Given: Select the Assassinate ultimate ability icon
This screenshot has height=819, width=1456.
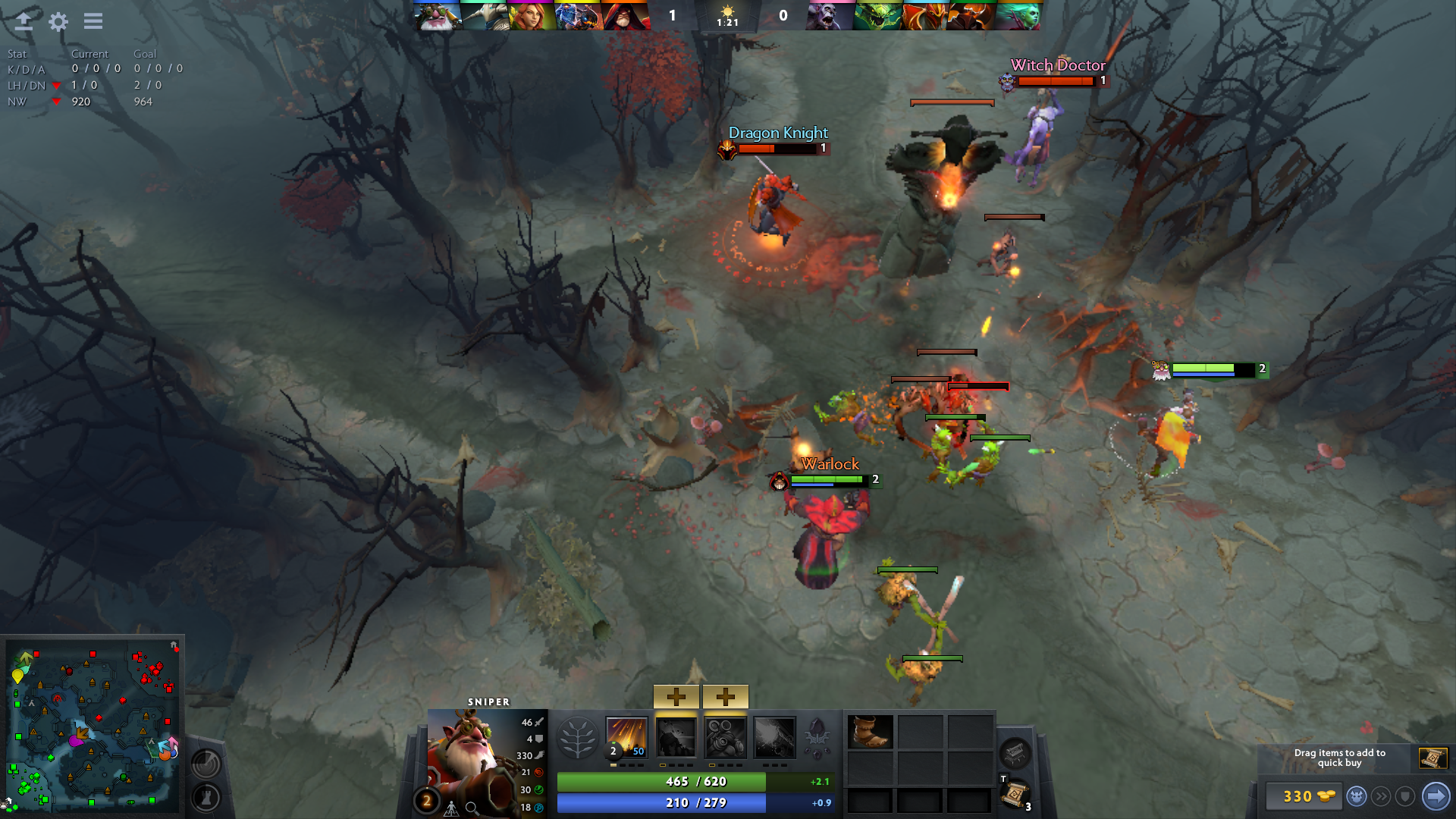Looking at the screenshot, I should [x=774, y=737].
